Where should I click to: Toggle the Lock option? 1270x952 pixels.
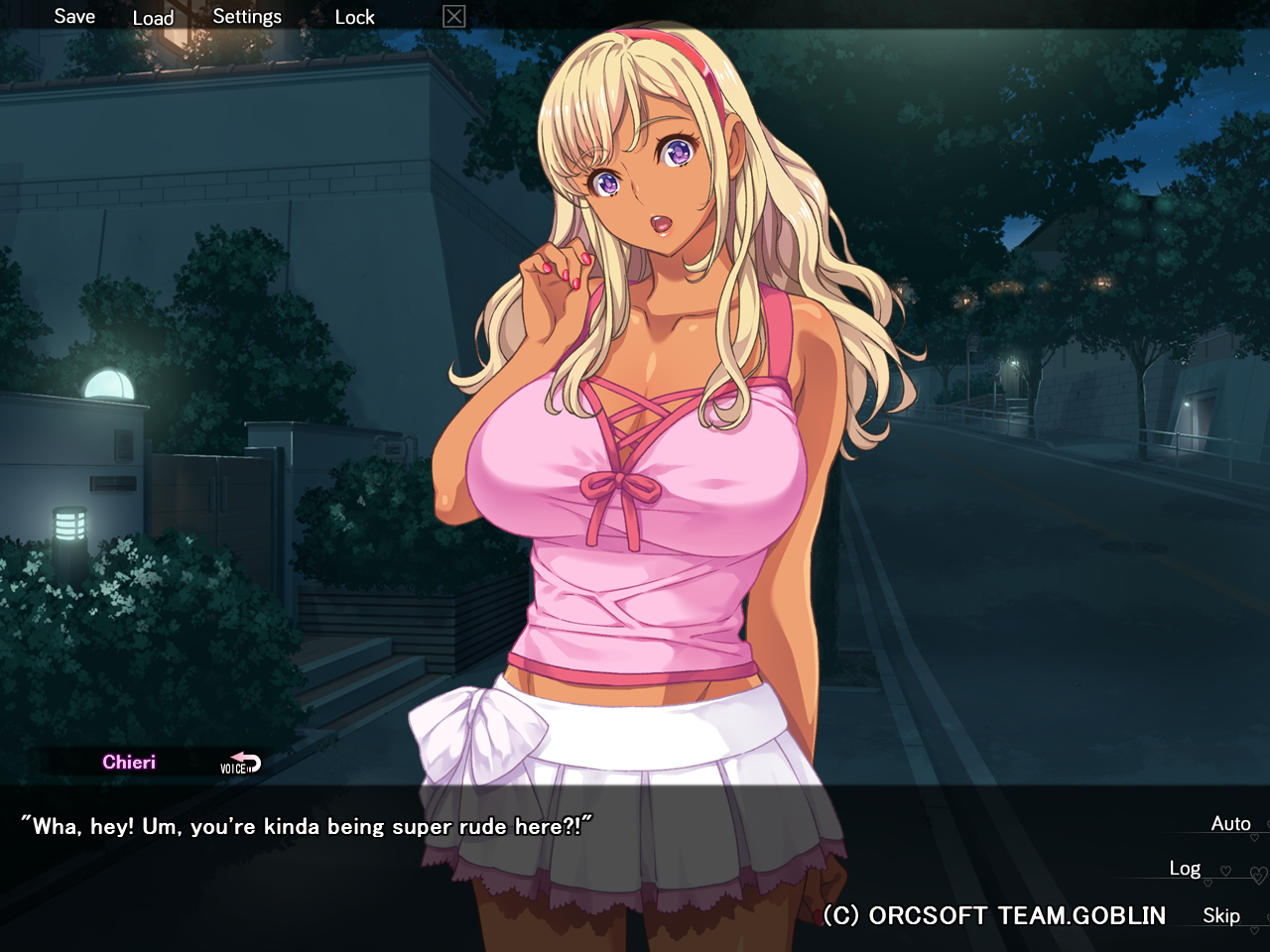[x=354, y=17]
